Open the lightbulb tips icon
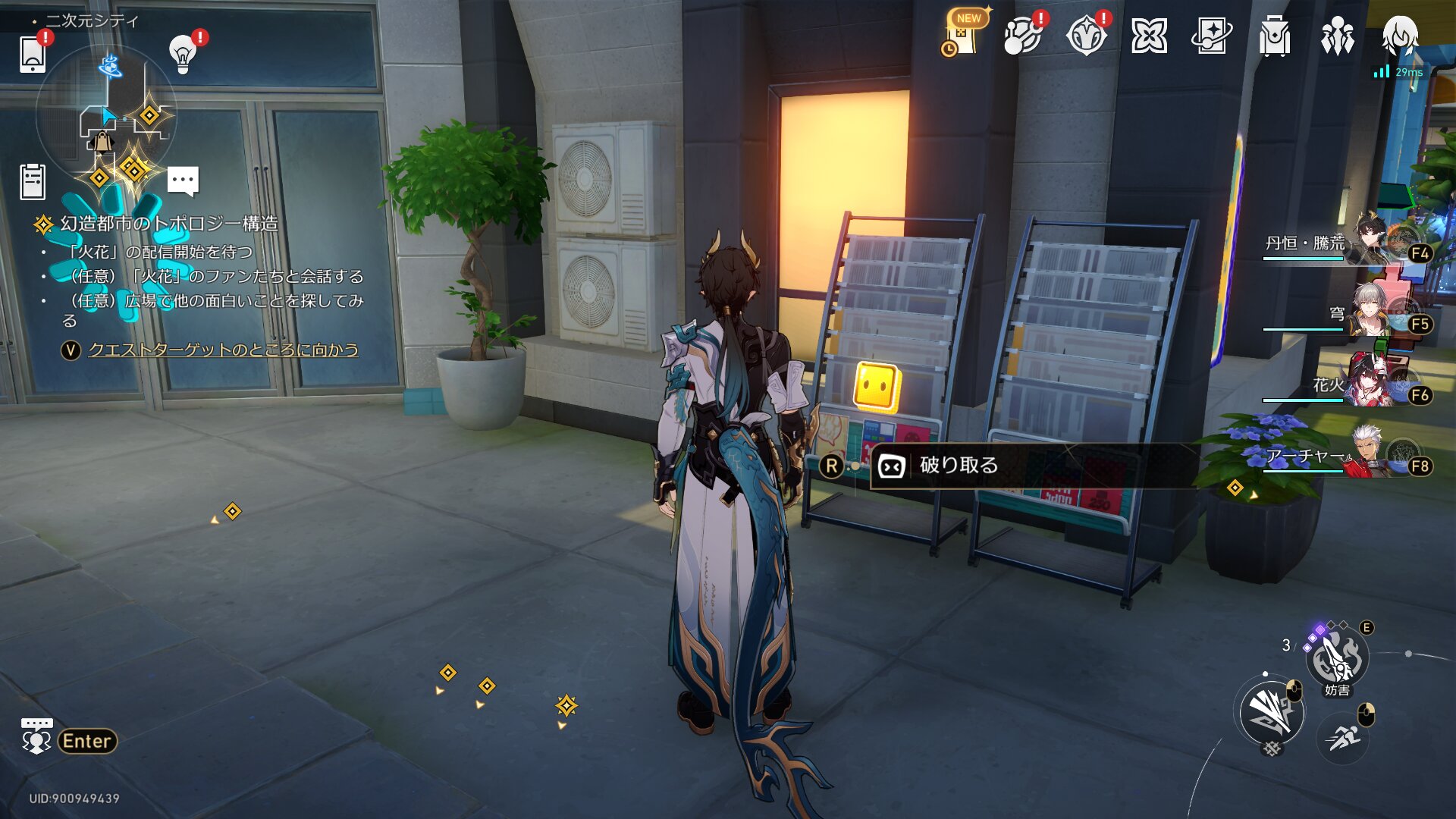Viewport: 1456px width, 819px height. point(183,54)
